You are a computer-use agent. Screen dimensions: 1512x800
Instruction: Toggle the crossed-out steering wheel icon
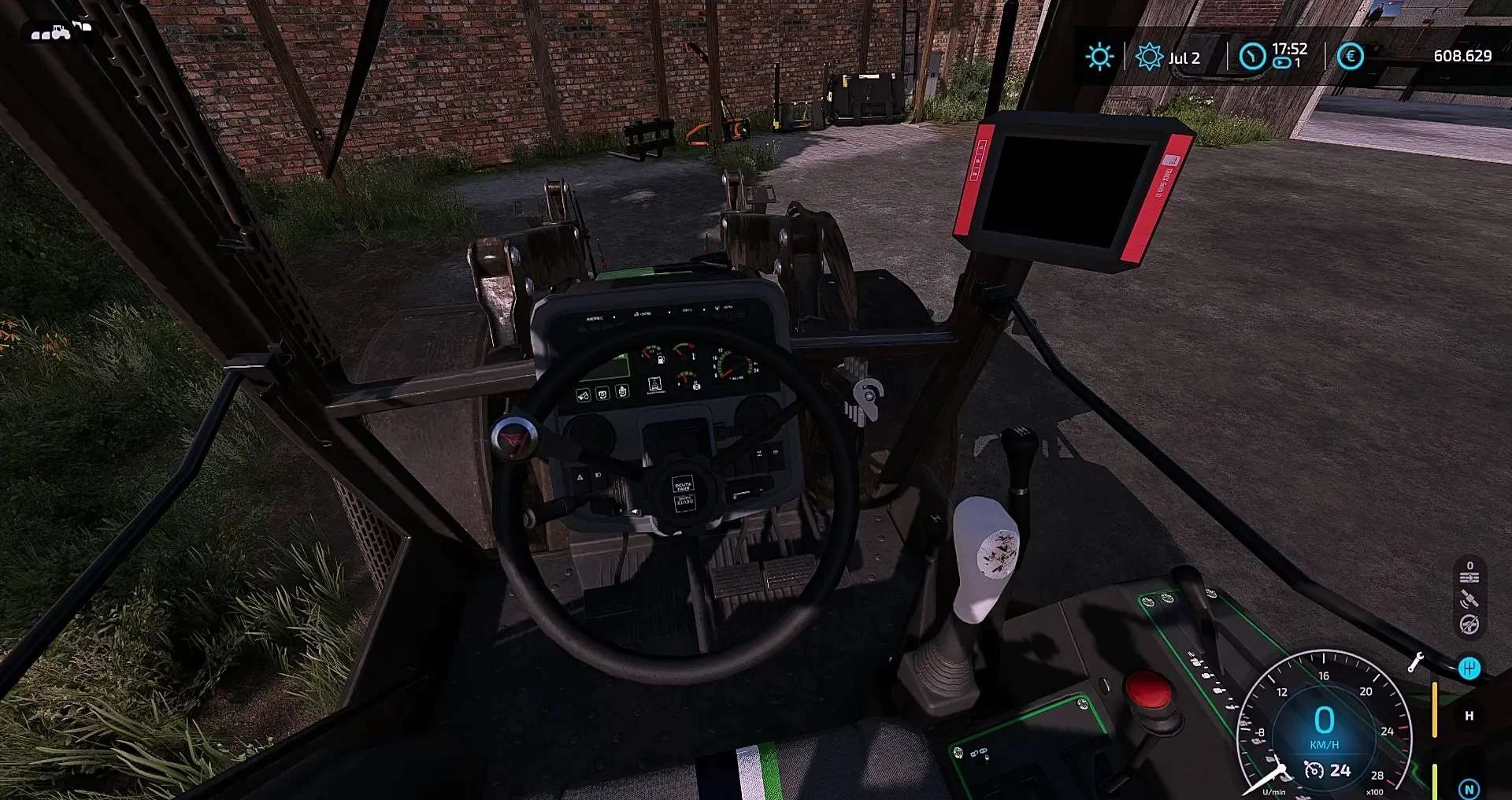pos(1469,625)
